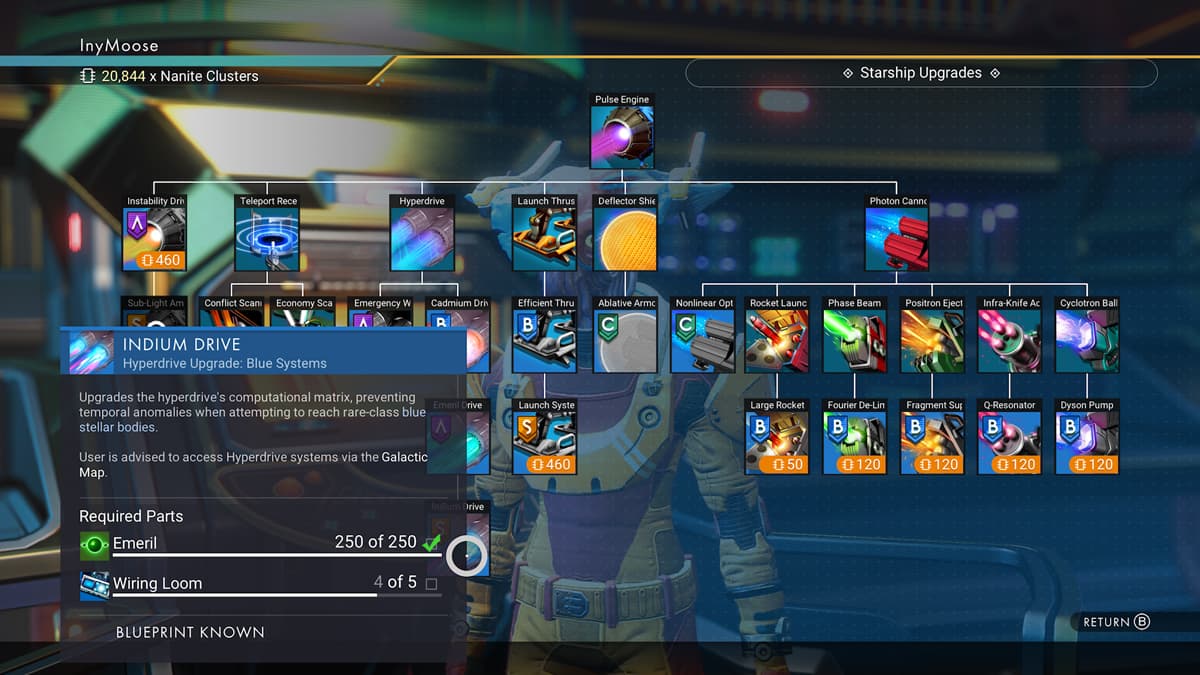Choose the Nonlinear Optics upgrade
The width and height of the screenshot is (1200, 675).
click(703, 341)
